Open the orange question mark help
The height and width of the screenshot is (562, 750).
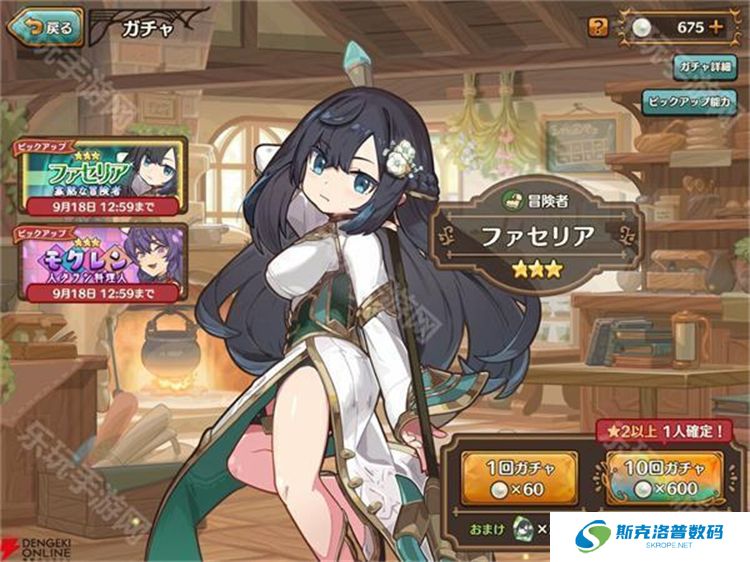pos(598,27)
